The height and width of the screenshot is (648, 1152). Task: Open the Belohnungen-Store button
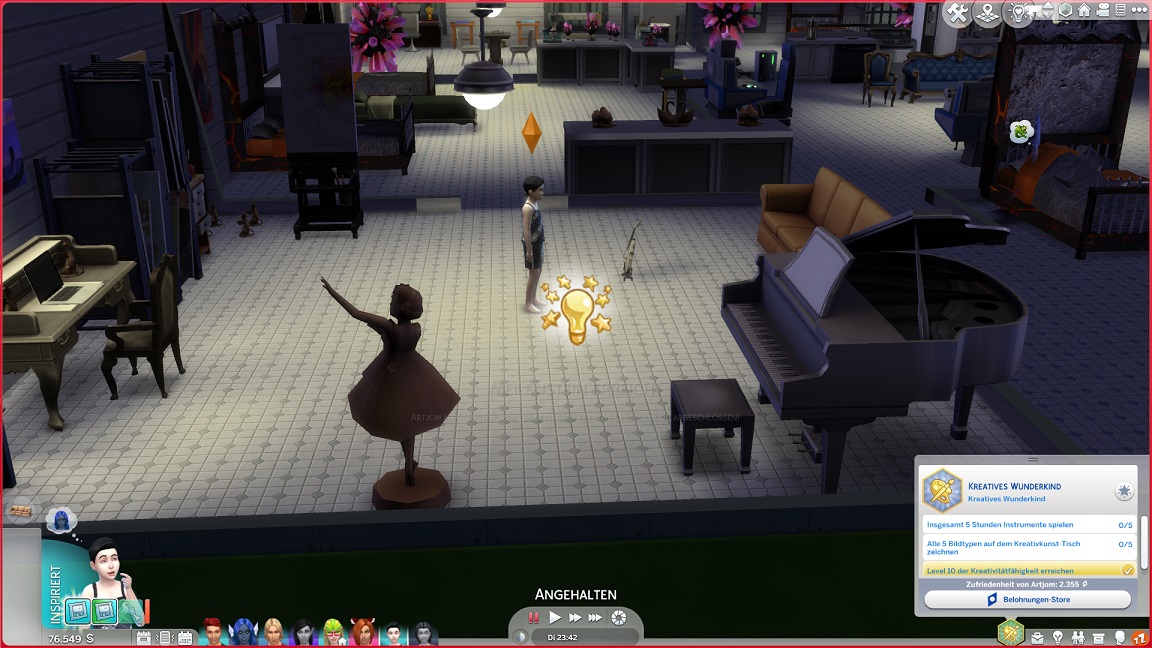(x=1027, y=599)
